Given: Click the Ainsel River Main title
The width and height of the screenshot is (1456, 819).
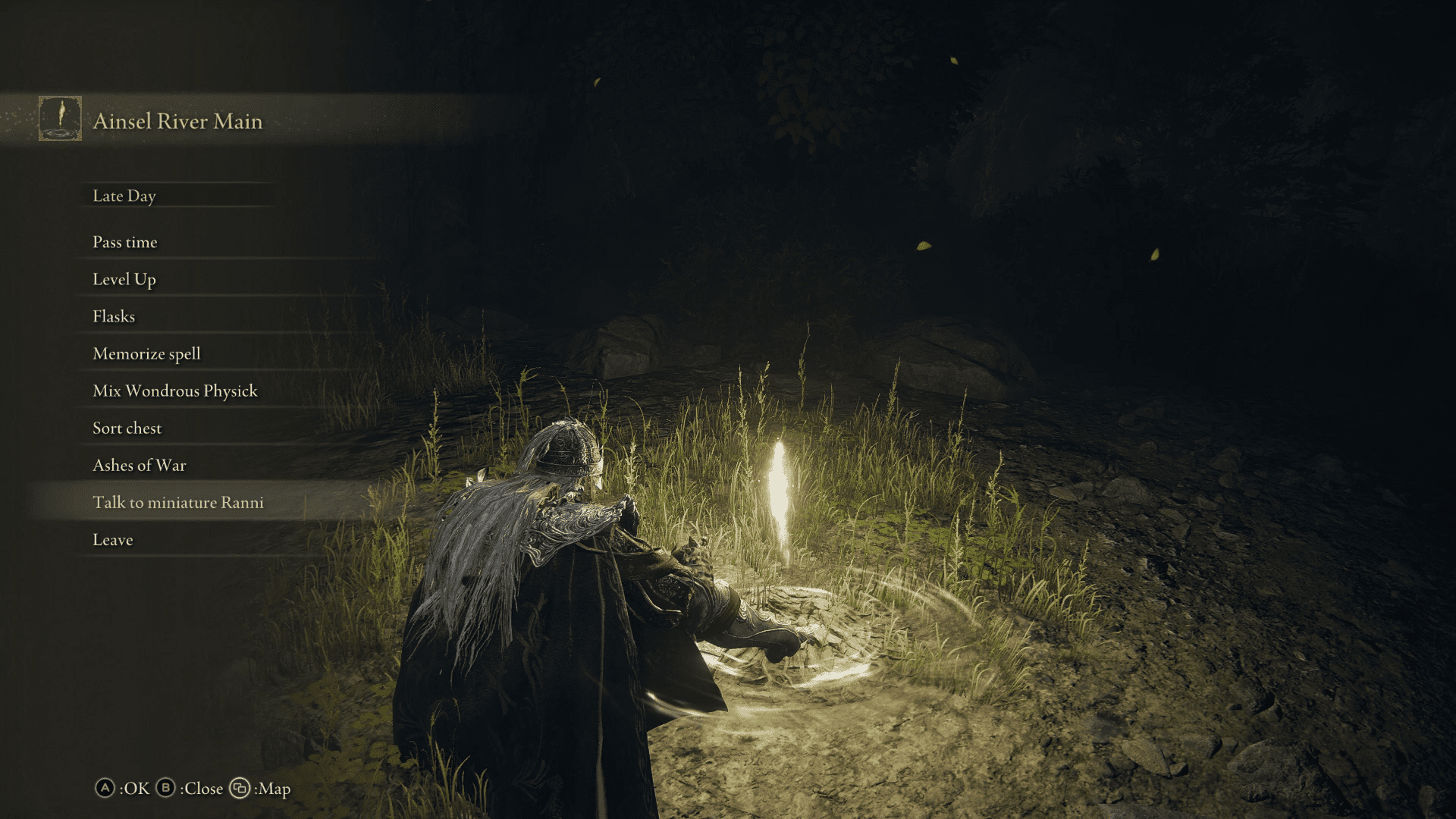Looking at the screenshot, I should (x=177, y=121).
